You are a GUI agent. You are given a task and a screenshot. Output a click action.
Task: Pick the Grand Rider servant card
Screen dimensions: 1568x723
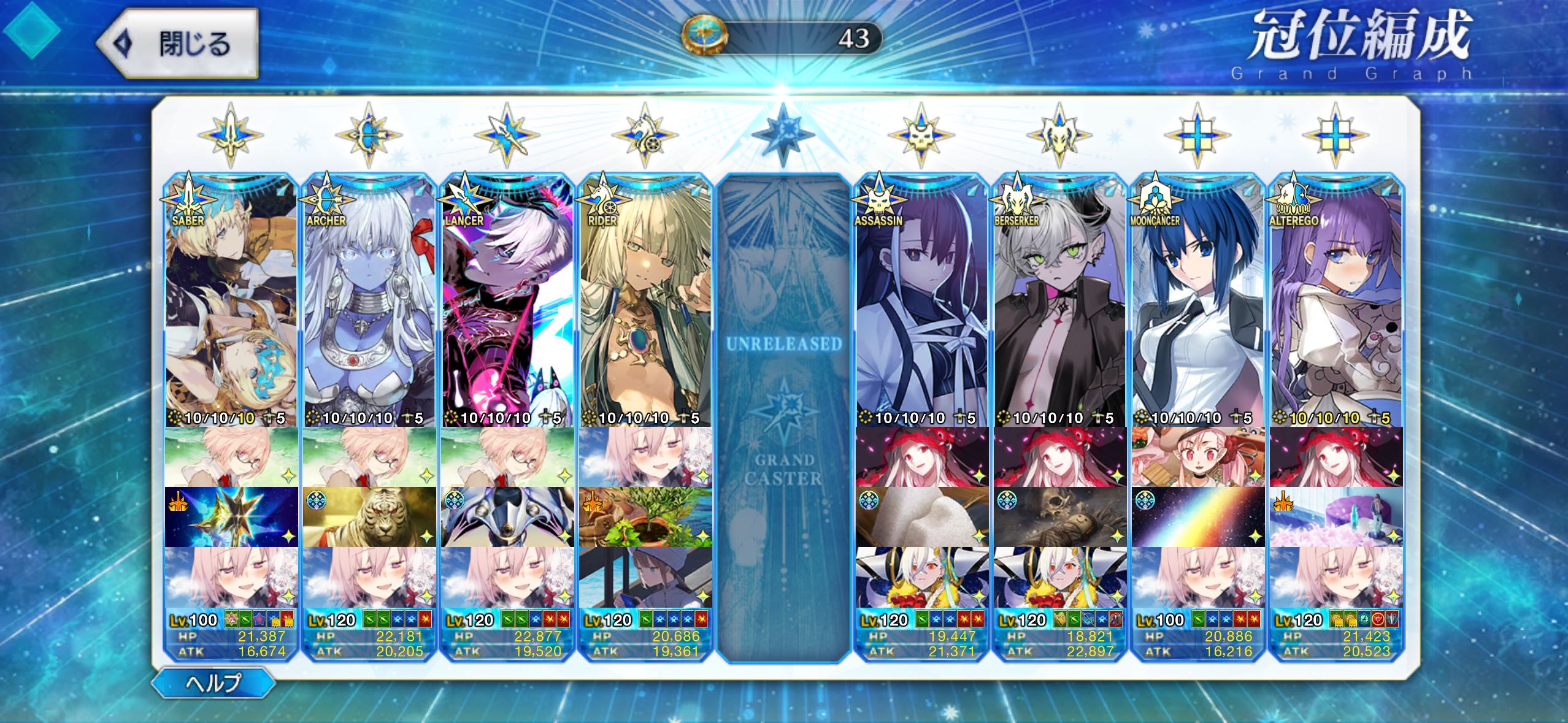[x=645, y=300]
